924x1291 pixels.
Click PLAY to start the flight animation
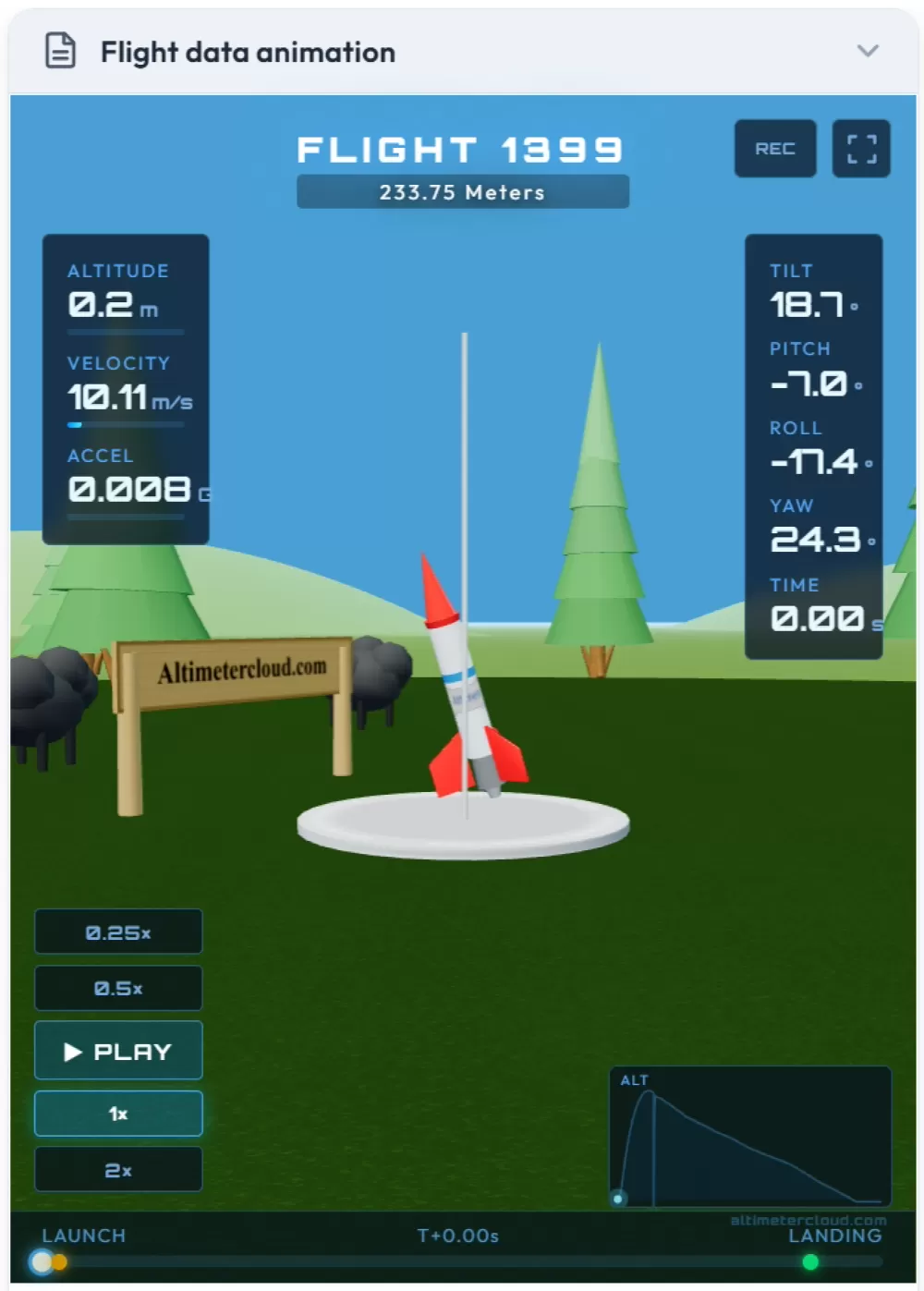click(118, 1051)
